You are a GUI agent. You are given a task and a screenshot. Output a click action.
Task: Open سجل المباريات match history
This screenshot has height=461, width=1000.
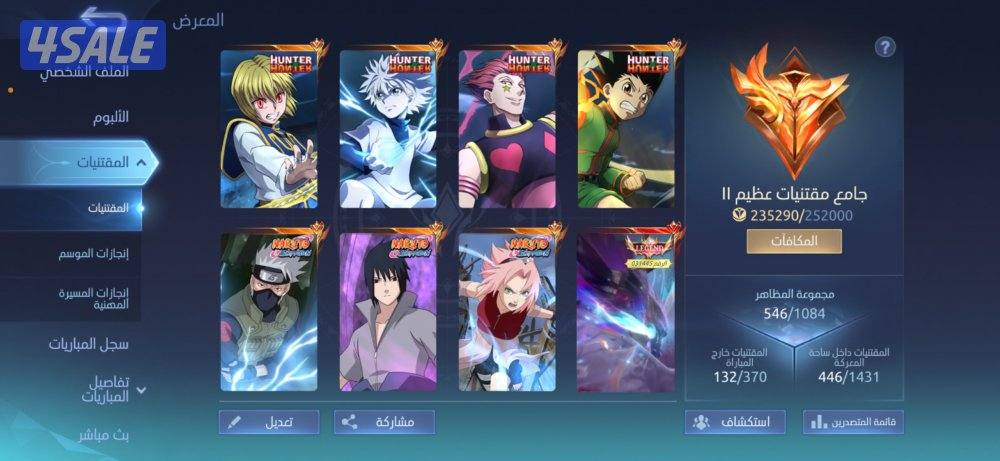(88, 343)
